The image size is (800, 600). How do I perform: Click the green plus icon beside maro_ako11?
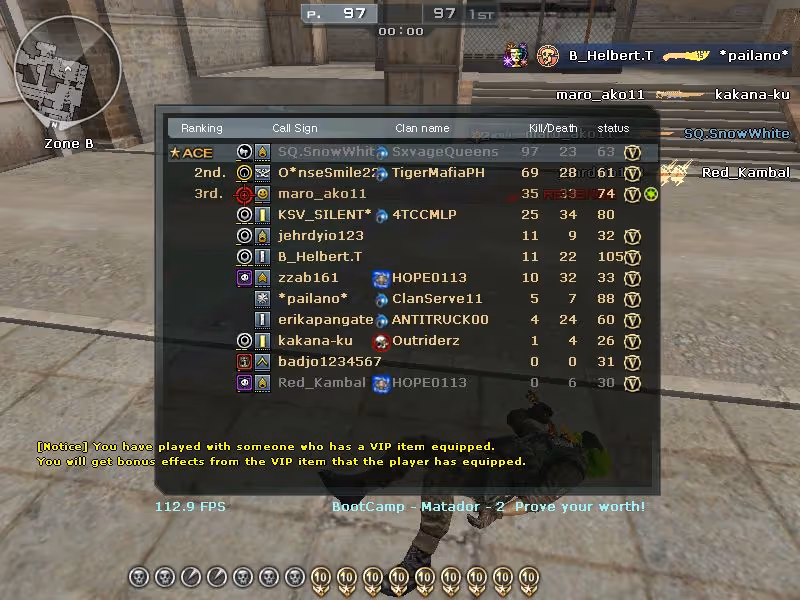651,194
